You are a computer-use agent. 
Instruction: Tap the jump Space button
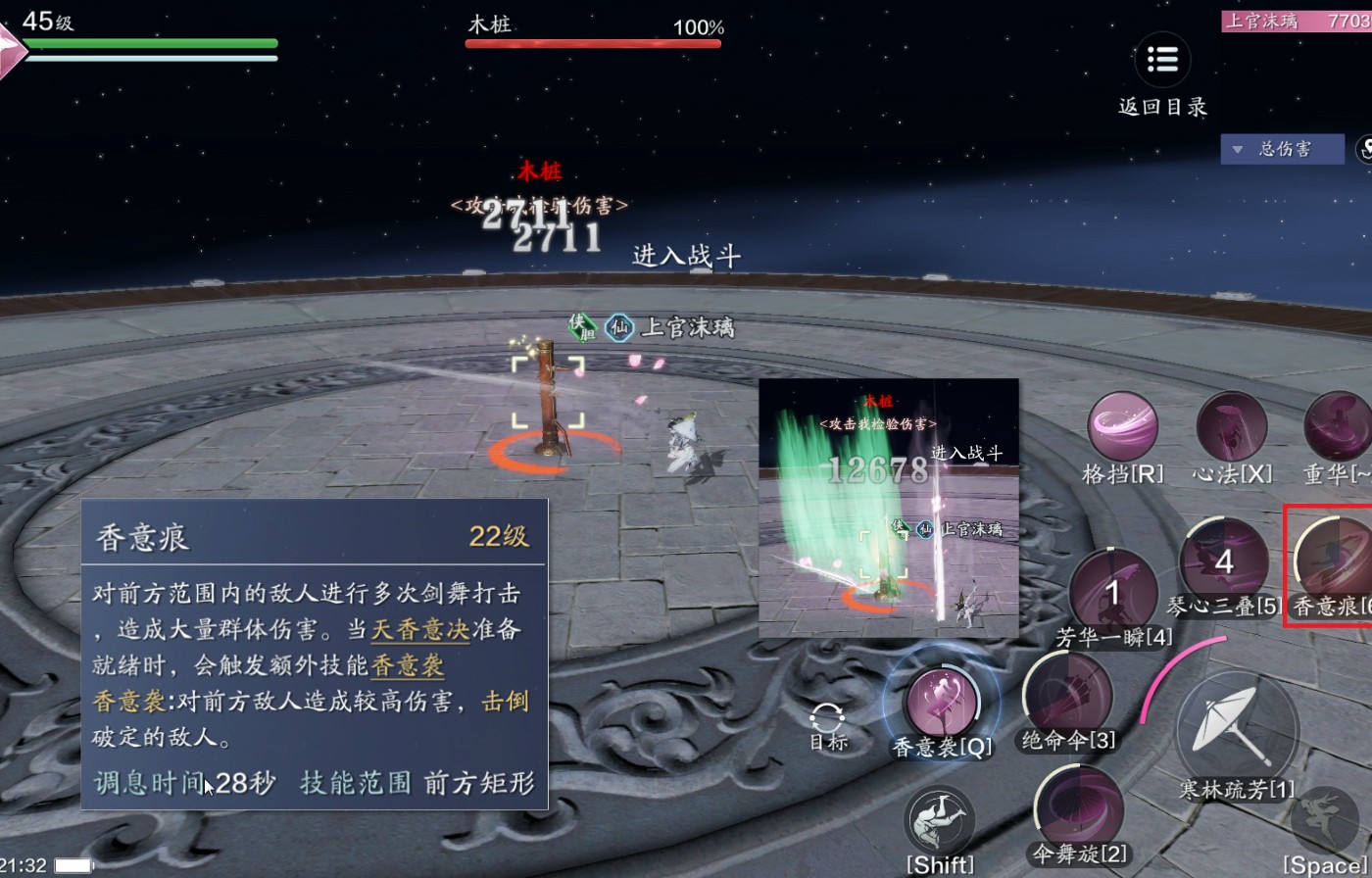(x=1328, y=821)
